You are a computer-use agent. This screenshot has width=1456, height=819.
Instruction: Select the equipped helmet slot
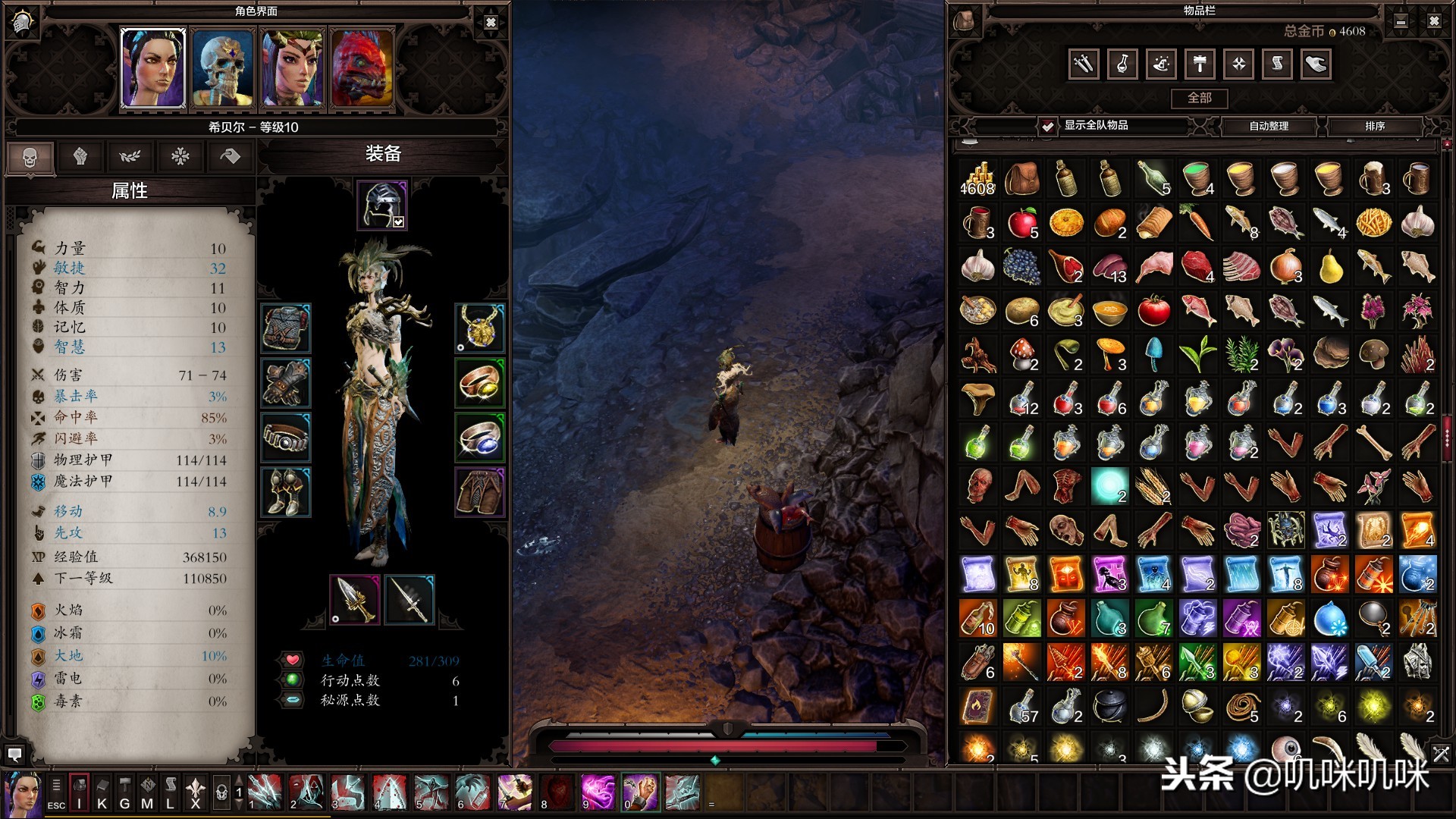tap(382, 205)
